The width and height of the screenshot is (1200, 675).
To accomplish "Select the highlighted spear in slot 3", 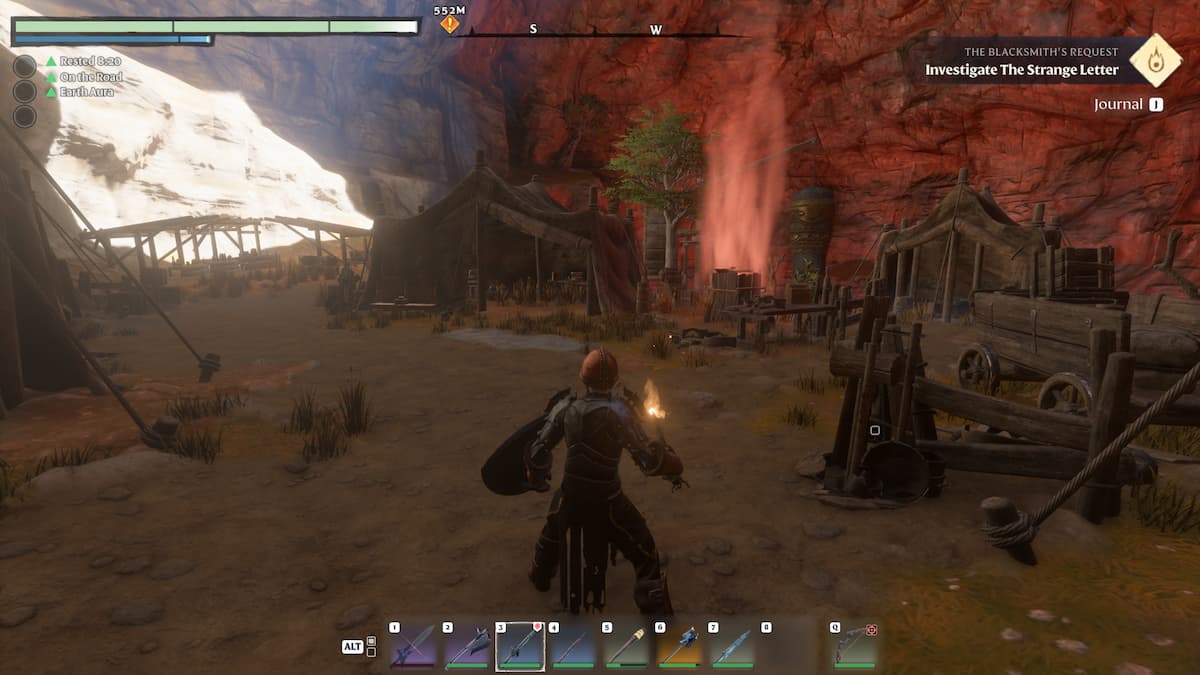I will click(x=521, y=646).
